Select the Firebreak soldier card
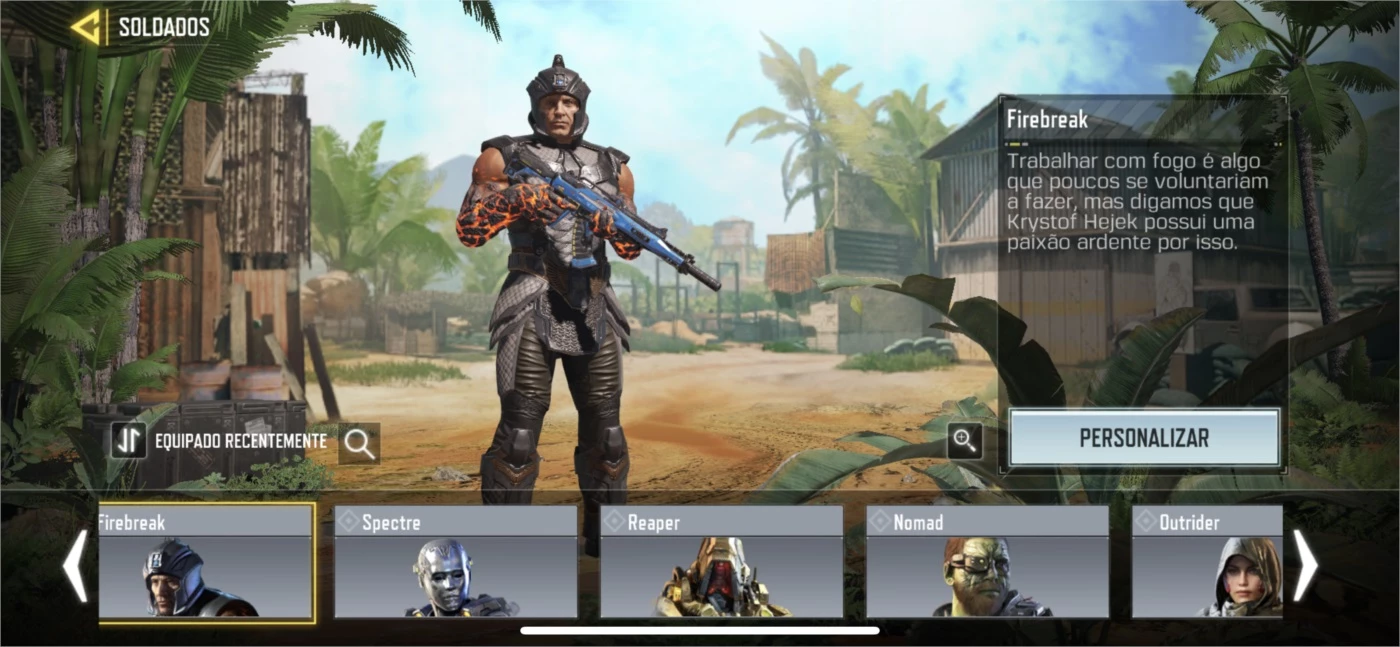Image resolution: width=1400 pixels, height=647 pixels. tap(206, 563)
